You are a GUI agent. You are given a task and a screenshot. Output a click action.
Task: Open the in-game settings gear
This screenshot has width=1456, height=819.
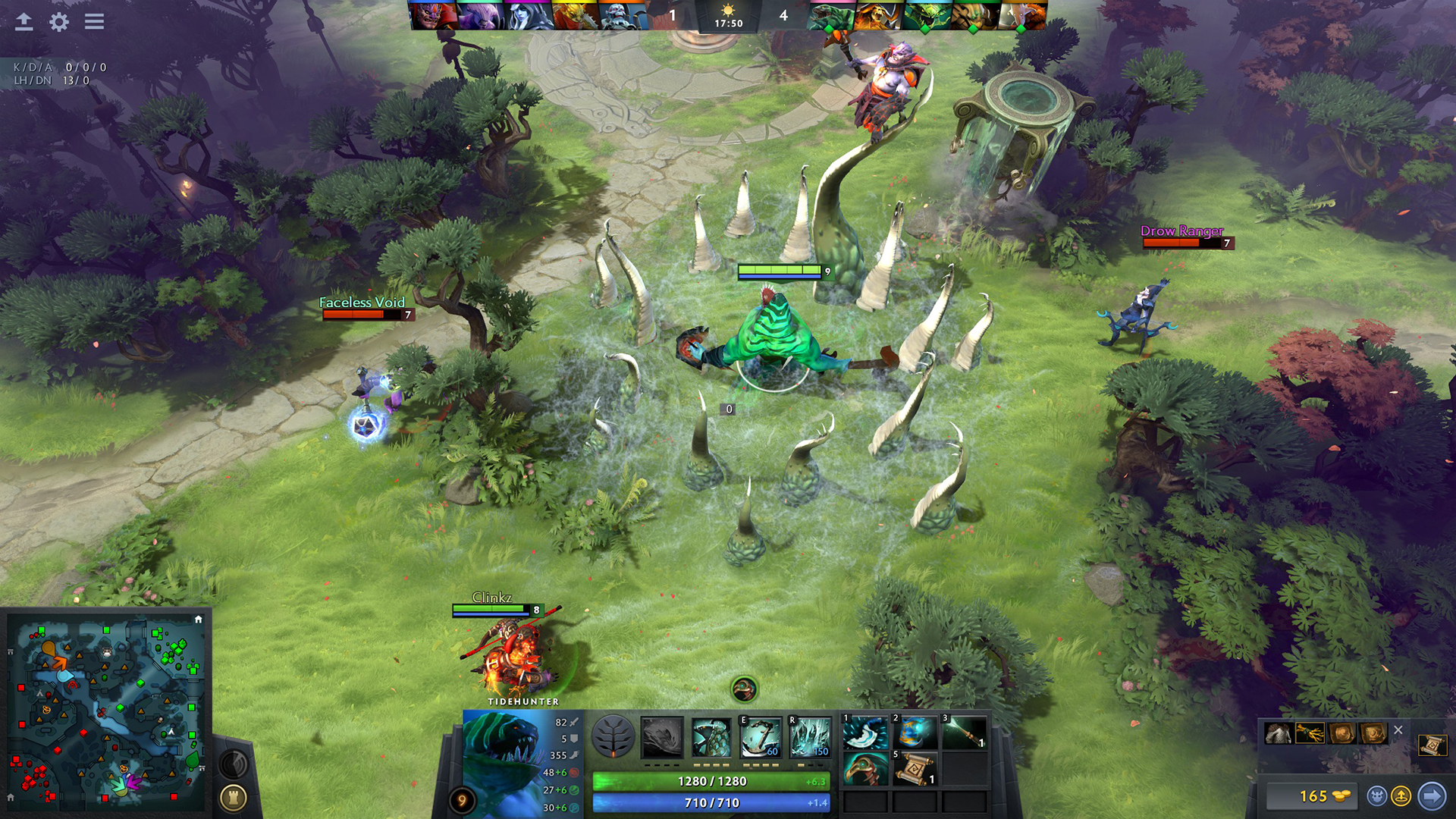(58, 23)
